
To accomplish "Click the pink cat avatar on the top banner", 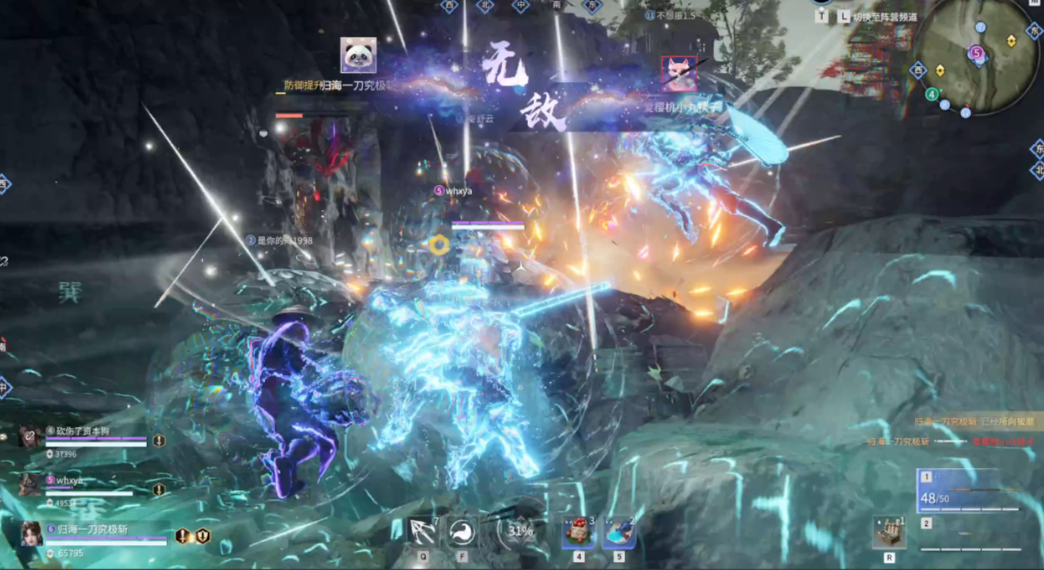I will tap(679, 74).
